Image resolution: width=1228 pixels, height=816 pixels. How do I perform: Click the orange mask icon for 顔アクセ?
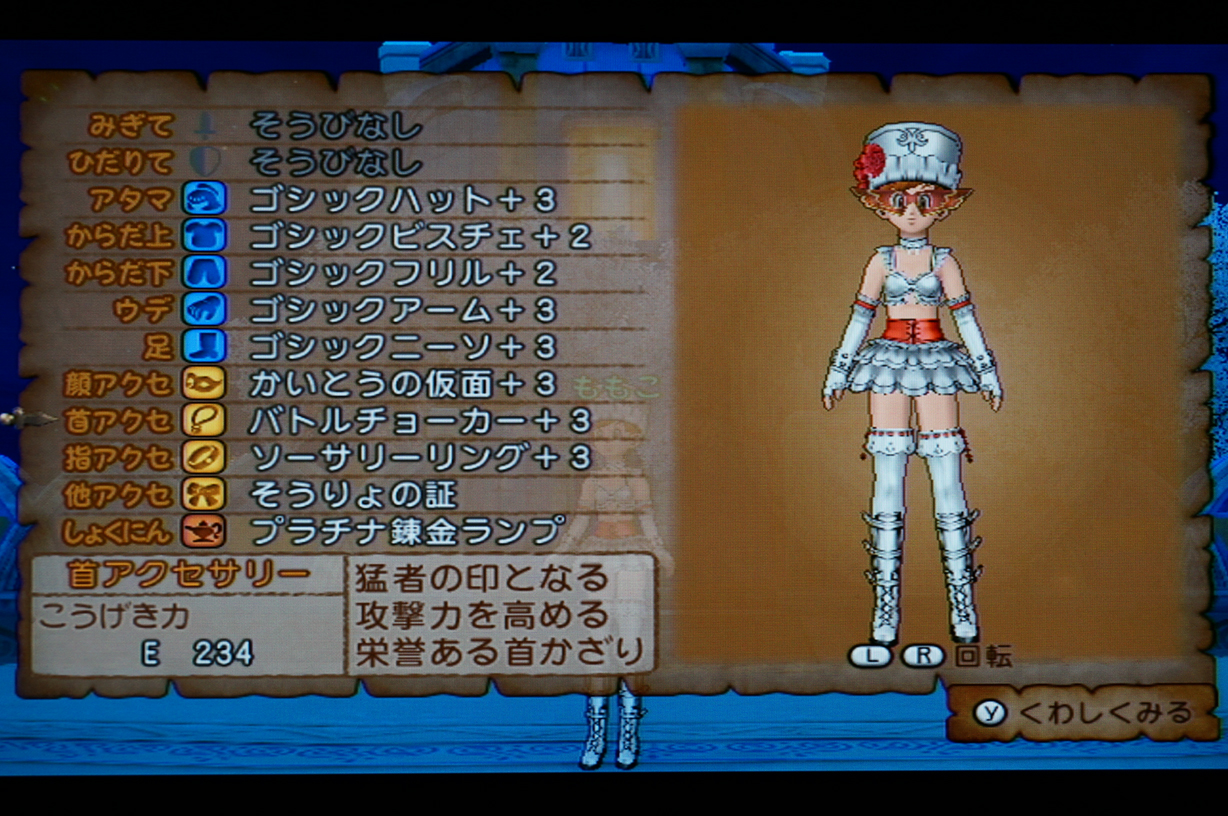204,383
